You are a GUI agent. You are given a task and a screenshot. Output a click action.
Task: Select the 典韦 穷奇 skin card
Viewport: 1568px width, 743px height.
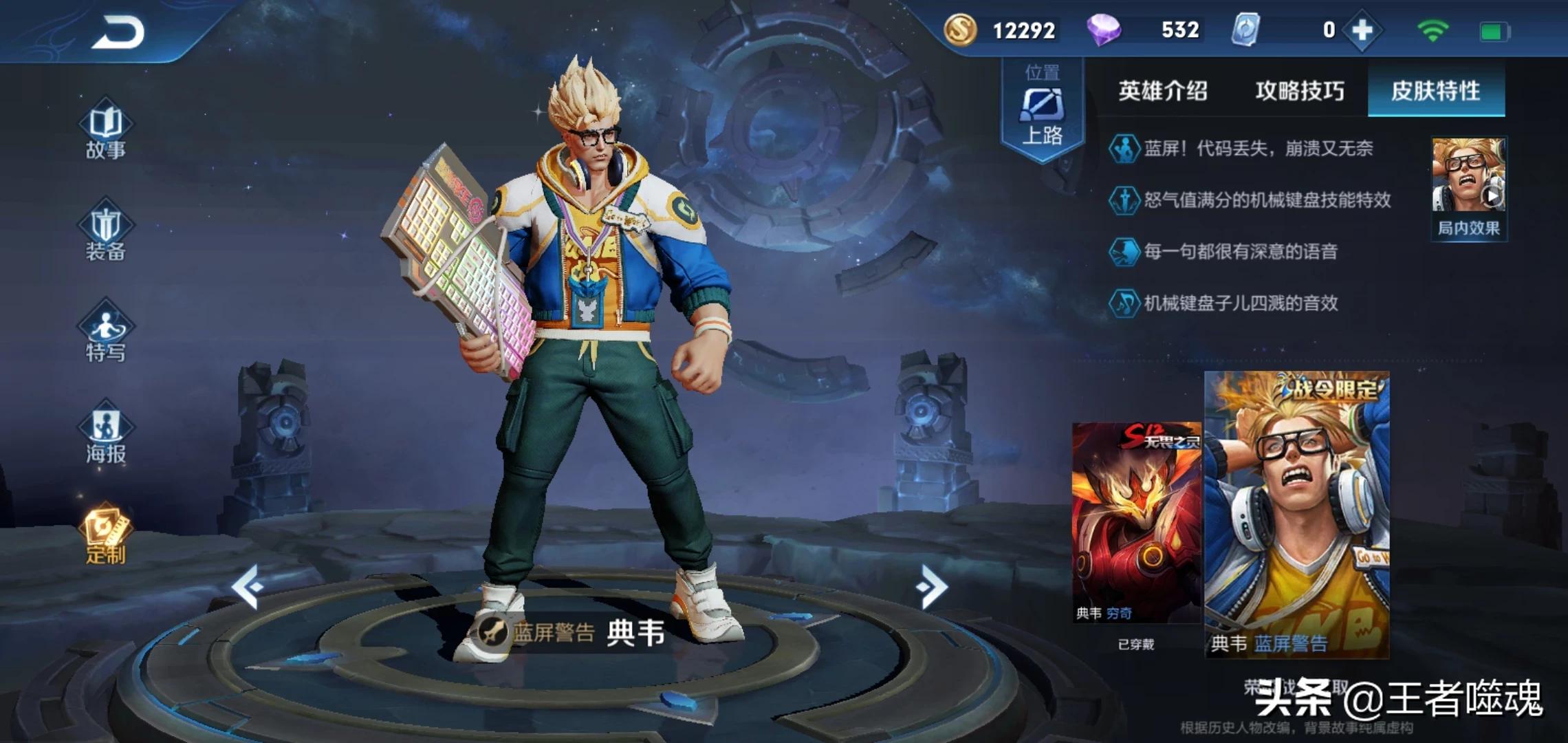click(1136, 523)
